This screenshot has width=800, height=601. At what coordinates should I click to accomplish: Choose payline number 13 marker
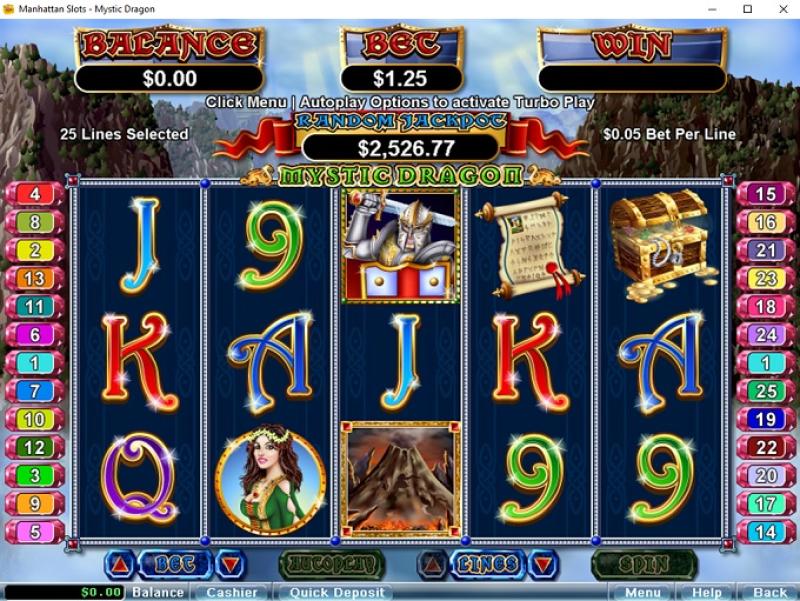35,278
